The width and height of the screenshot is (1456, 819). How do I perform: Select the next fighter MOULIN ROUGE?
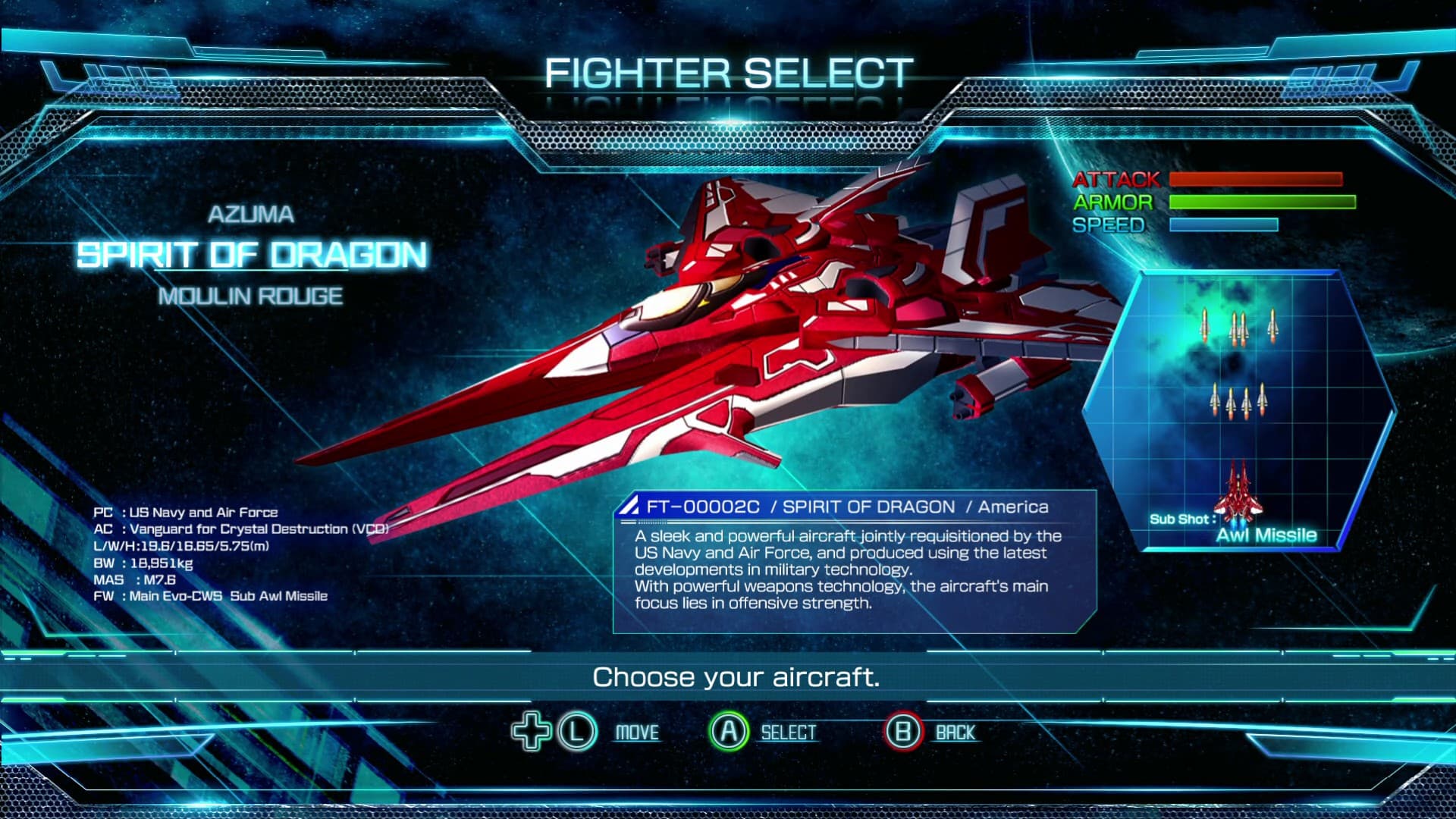pyautogui.click(x=251, y=297)
